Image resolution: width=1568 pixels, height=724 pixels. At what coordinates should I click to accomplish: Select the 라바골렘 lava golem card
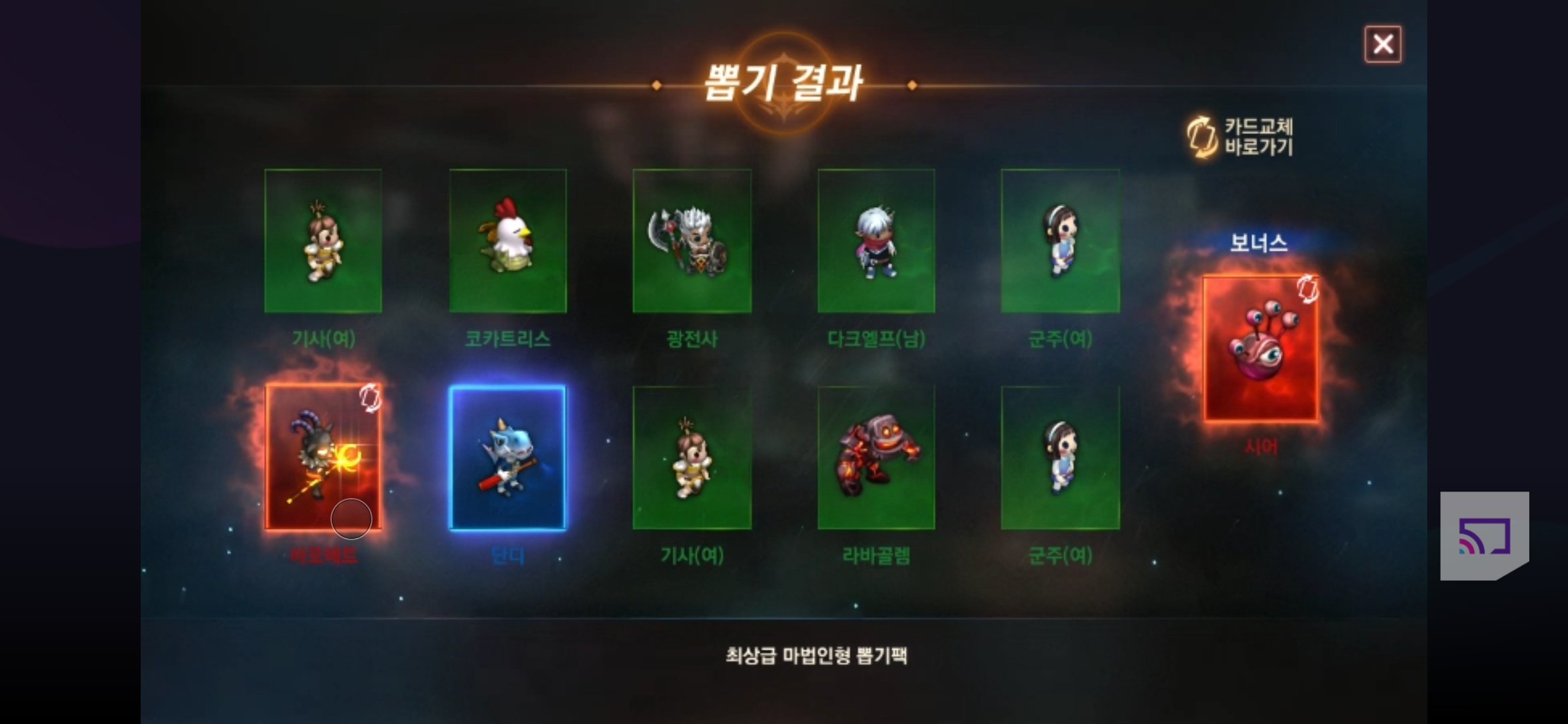click(x=876, y=459)
